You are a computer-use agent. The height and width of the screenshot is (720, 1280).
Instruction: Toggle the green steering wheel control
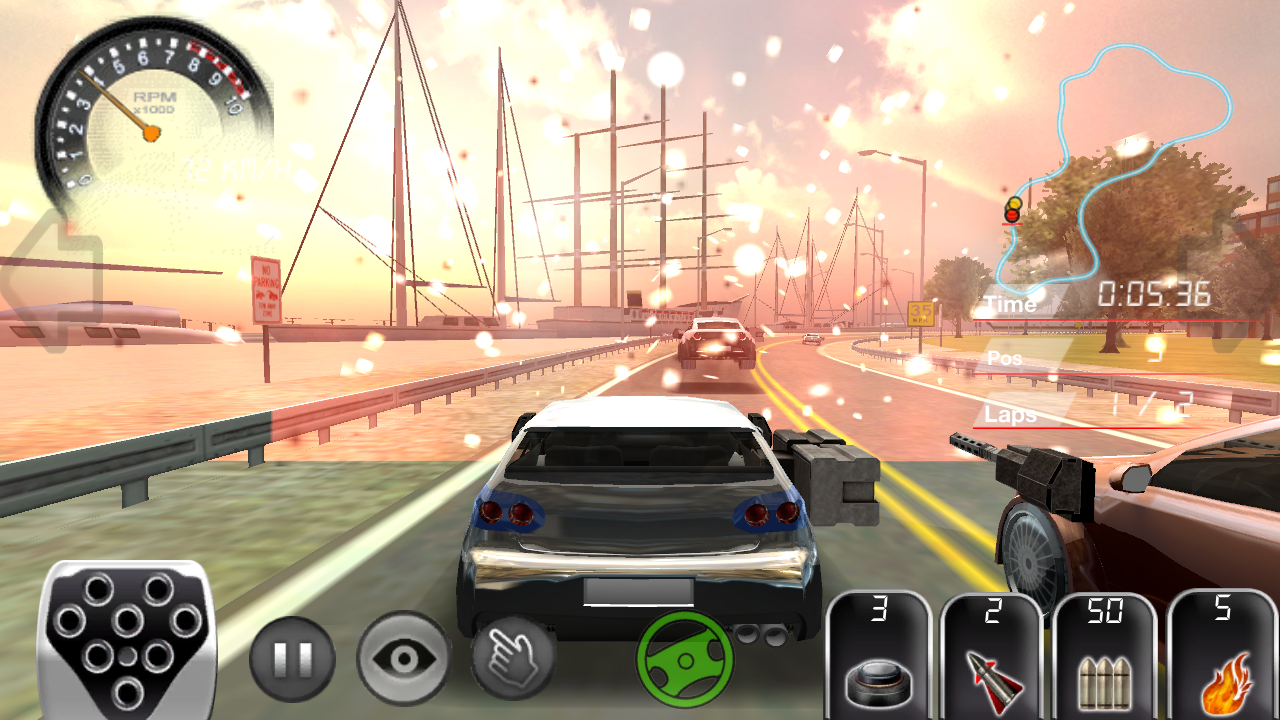[685, 659]
